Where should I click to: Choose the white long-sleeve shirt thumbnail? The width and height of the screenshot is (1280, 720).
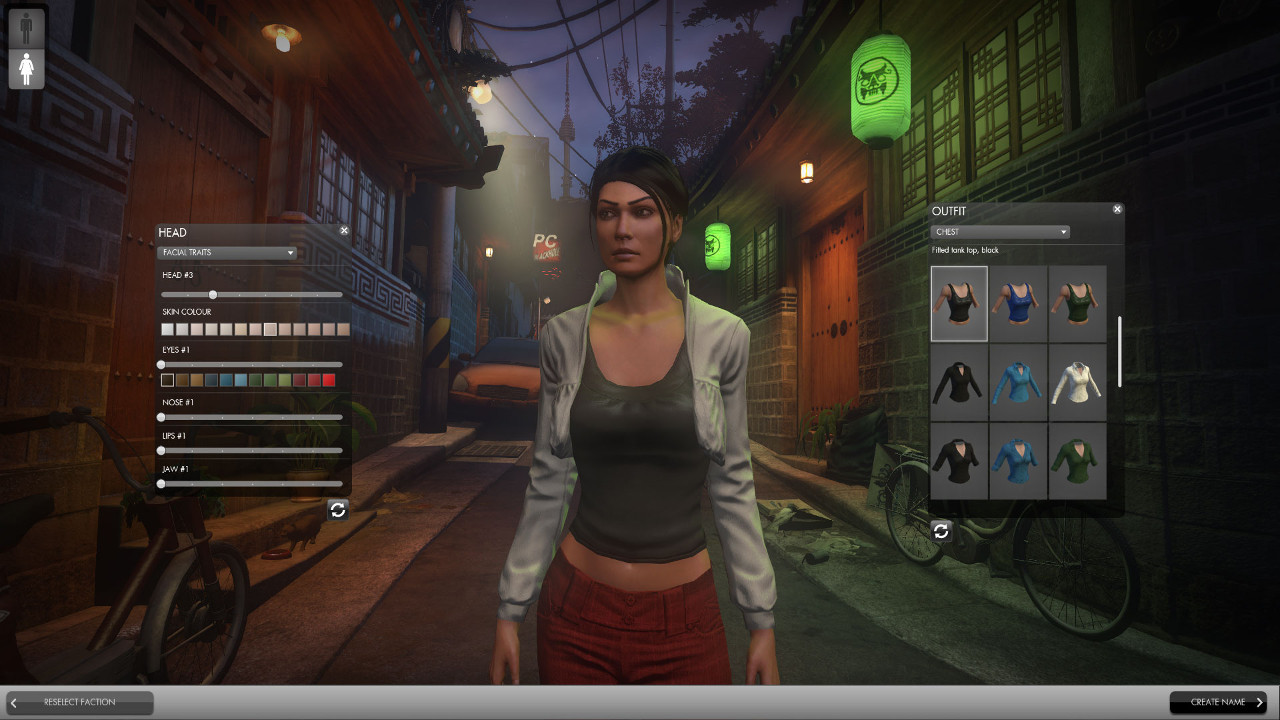click(1077, 382)
